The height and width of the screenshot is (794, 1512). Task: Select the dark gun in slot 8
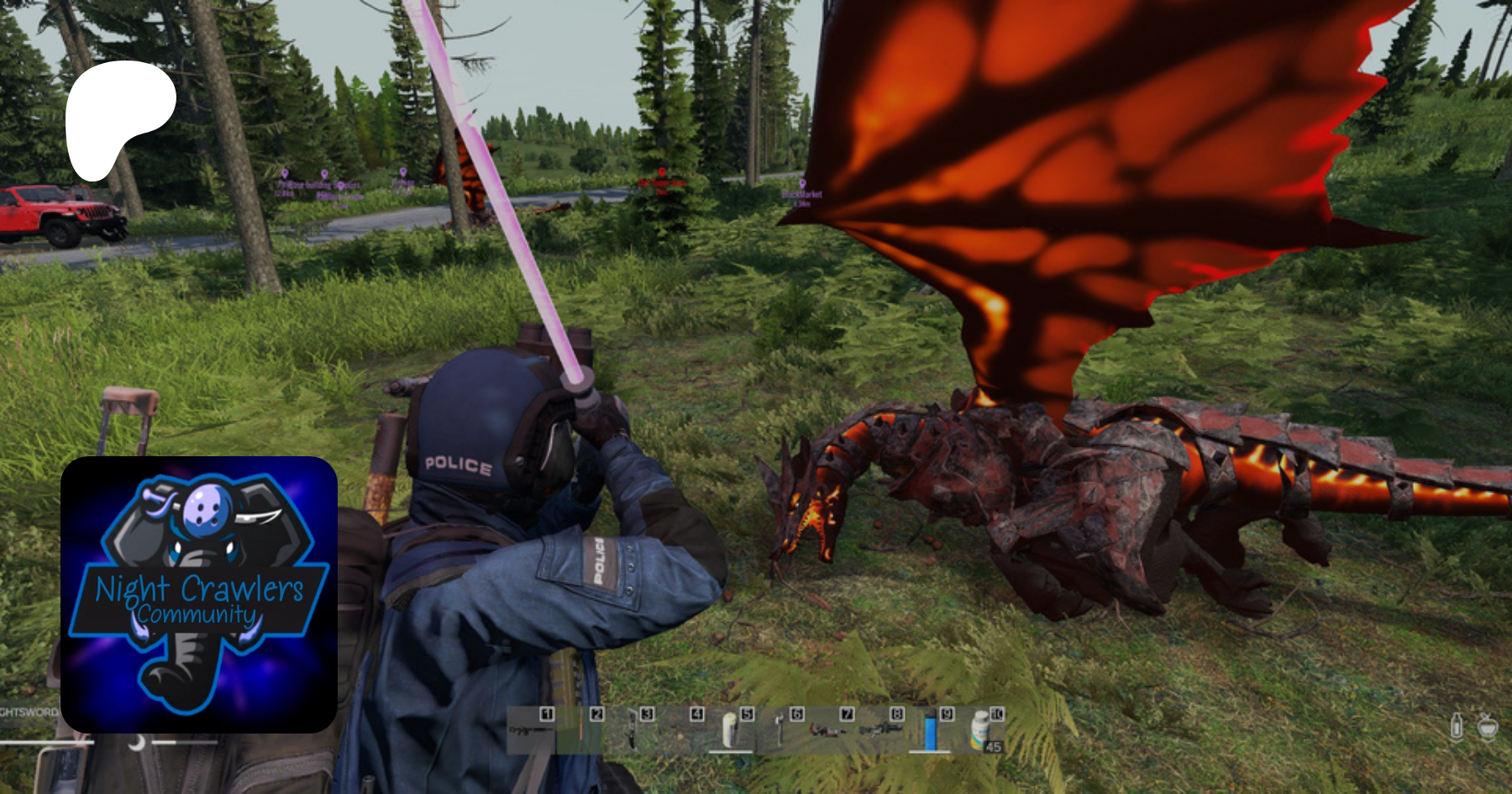point(879,730)
